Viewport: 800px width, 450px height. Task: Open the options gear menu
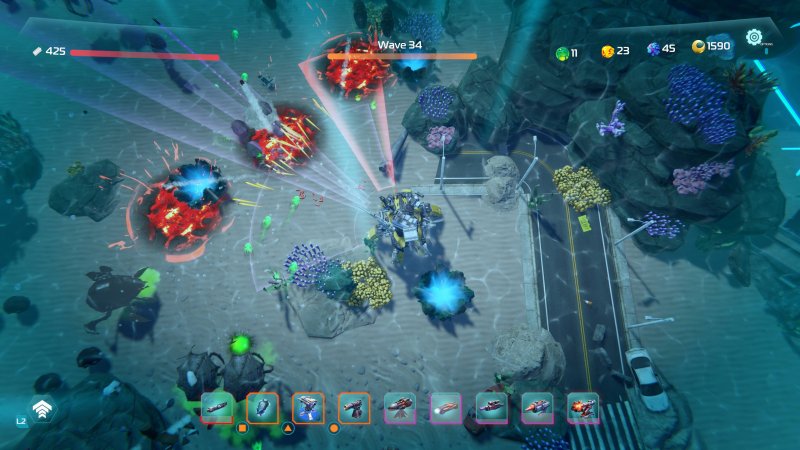pyautogui.click(x=754, y=39)
